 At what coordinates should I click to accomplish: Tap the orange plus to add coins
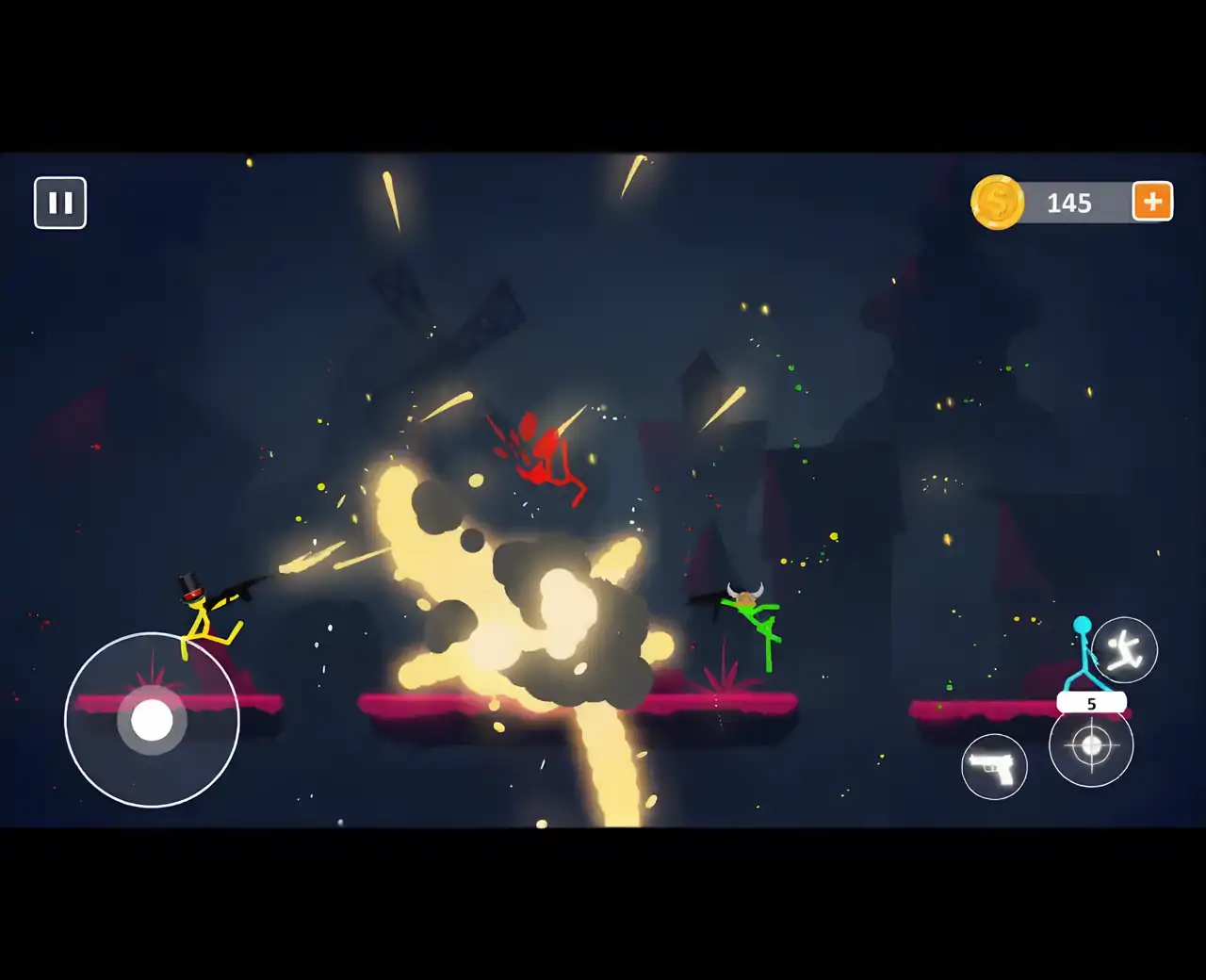click(1152, 202)
